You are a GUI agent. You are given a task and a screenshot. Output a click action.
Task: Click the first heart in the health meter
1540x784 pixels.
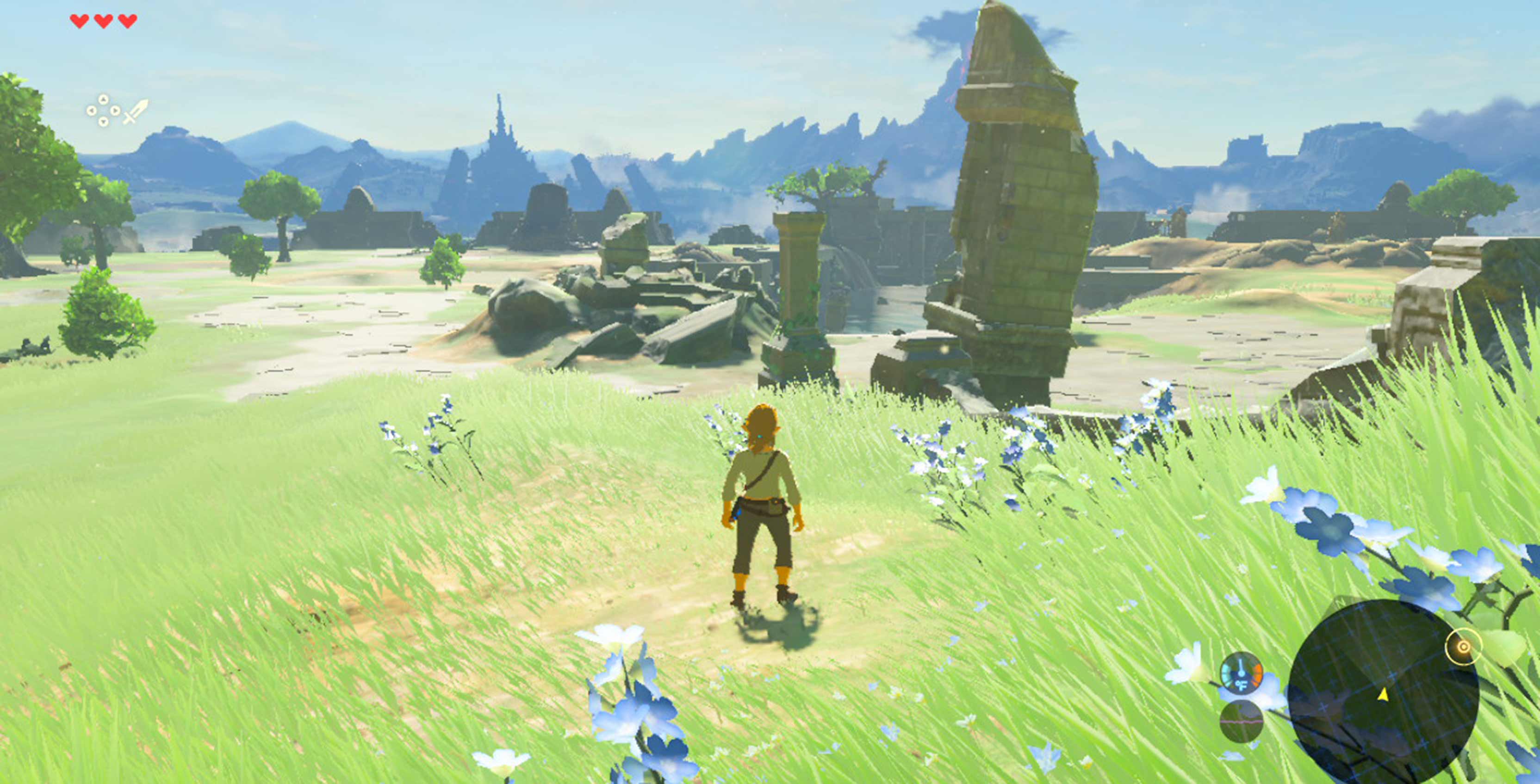click(x=79, y=21)
